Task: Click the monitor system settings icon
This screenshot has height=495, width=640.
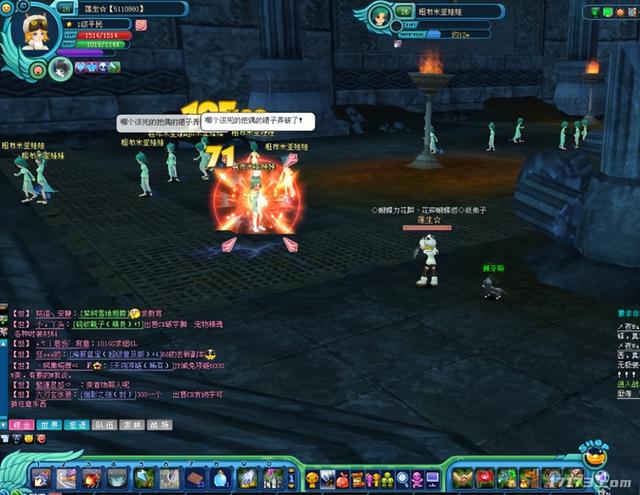Action: coord(432,479)
